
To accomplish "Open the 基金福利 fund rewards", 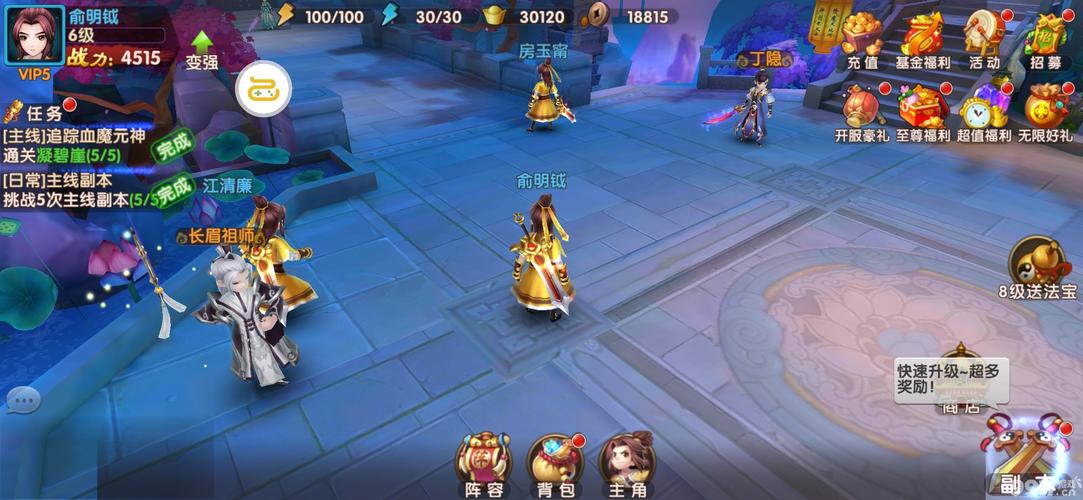I will point(923,37).
